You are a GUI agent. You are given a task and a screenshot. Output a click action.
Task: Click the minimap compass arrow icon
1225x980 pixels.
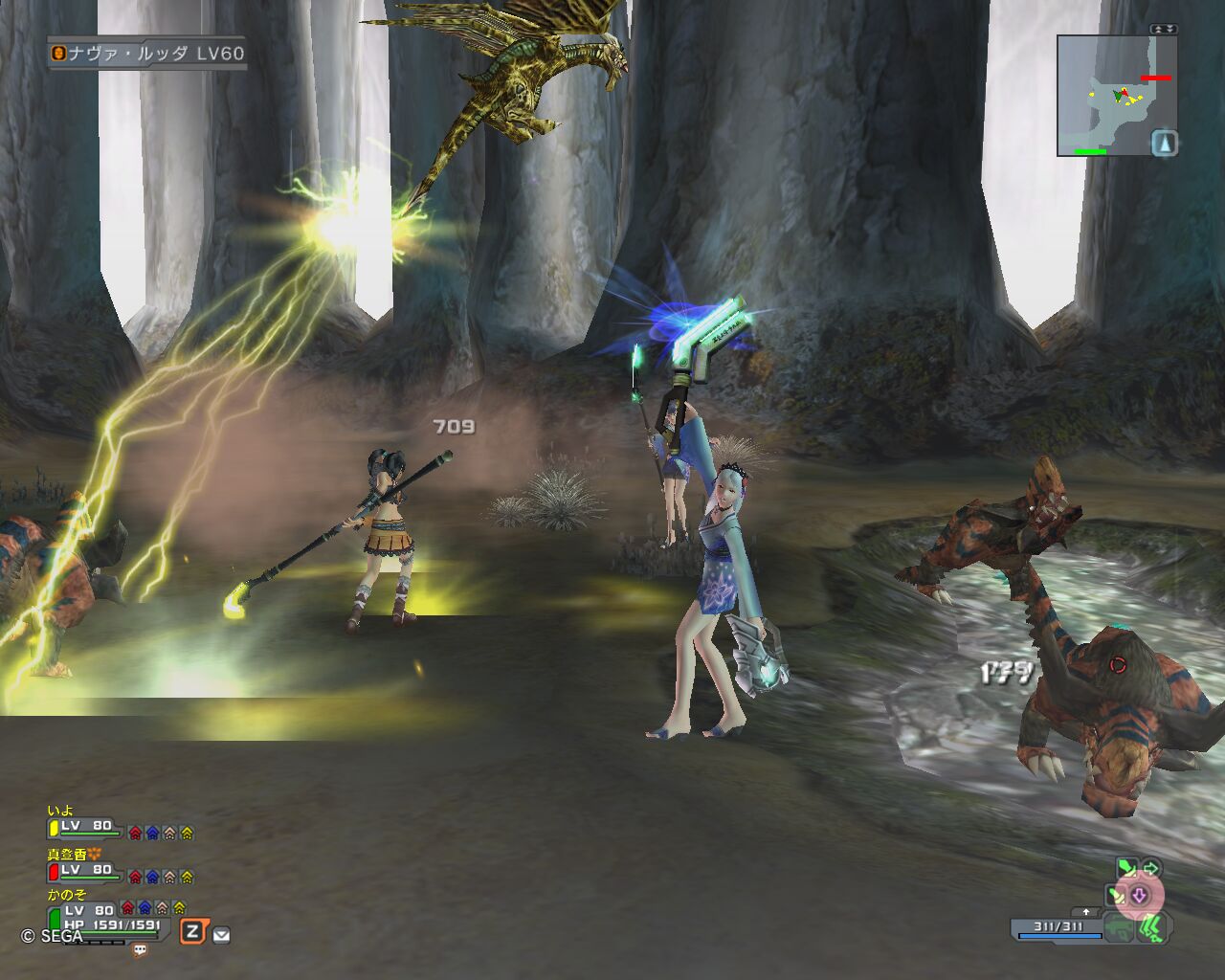(1164, 144)
